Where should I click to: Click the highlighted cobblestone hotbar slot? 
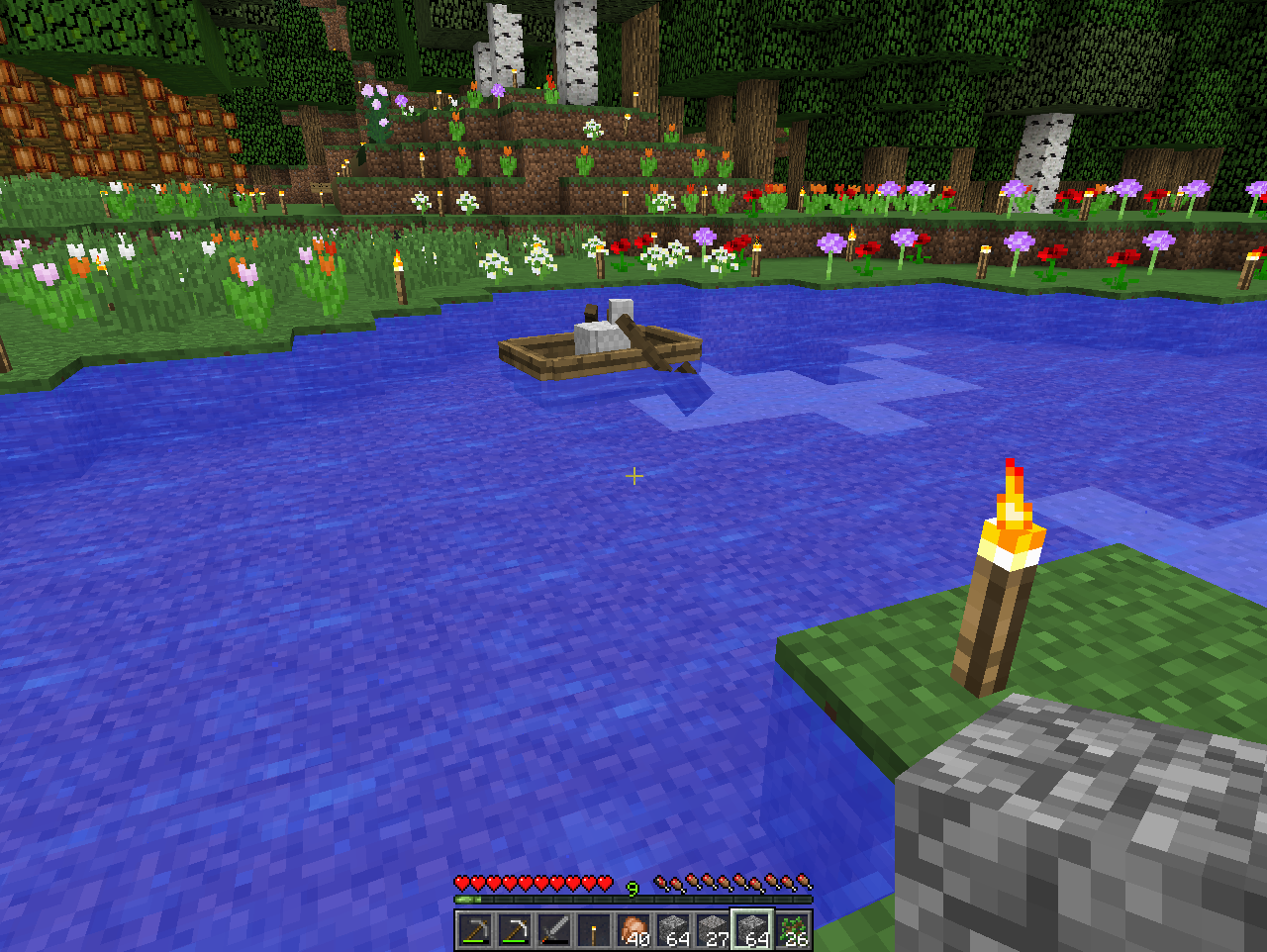tap(752, 931)
